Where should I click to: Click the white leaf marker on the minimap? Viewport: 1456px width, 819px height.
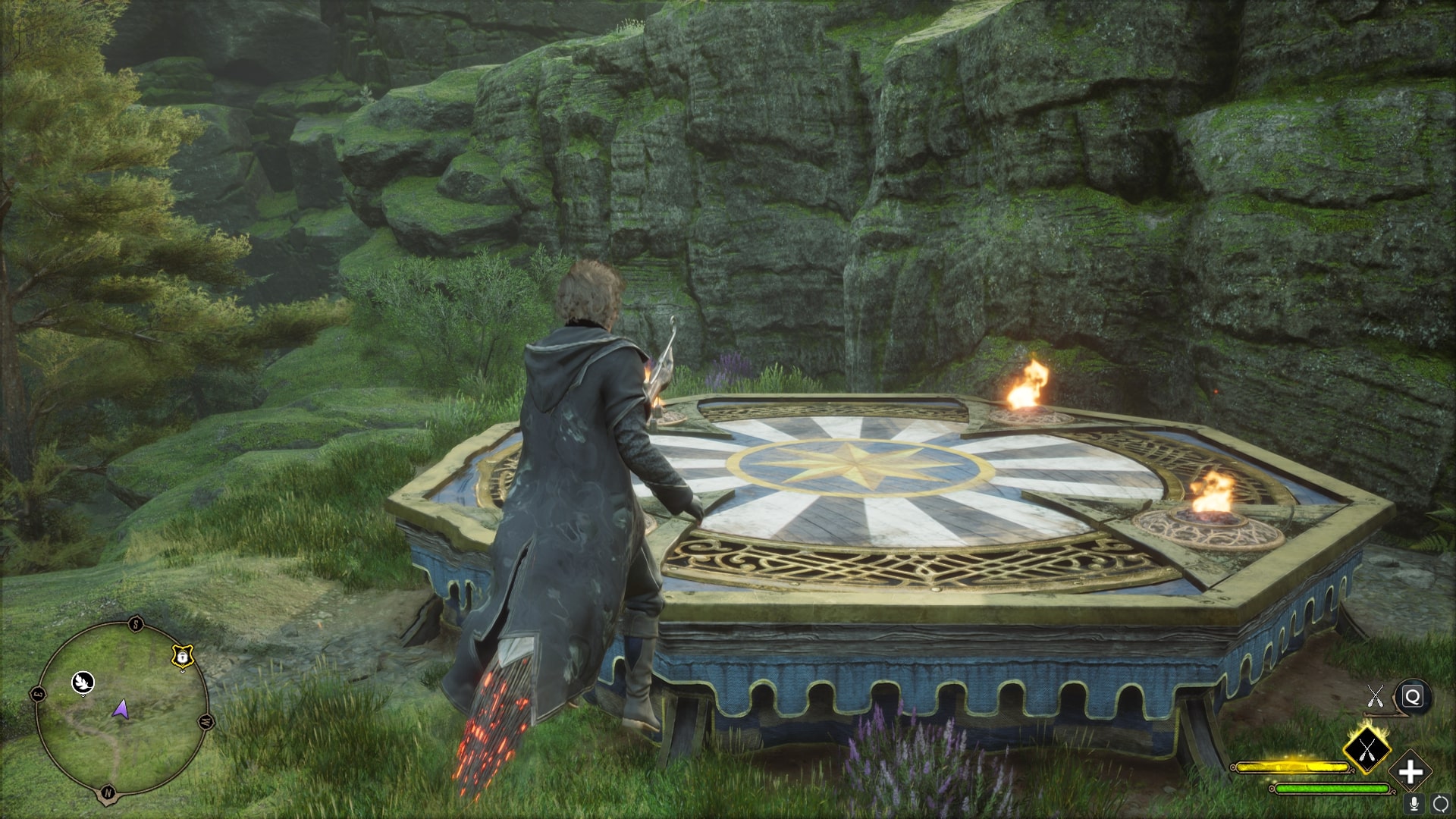[x=83, y=683]
